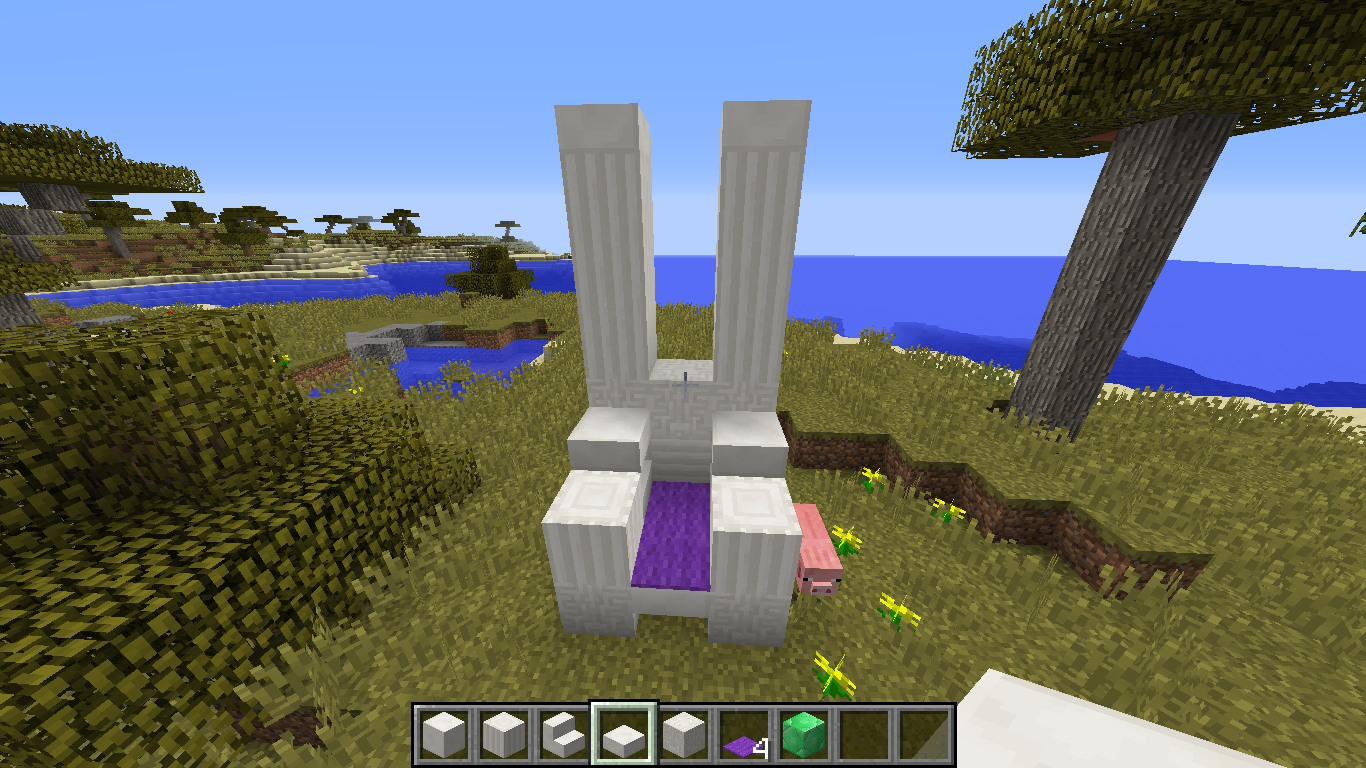
Task: Click the left quartz pillar of the backrest
Action: point(601,250)
